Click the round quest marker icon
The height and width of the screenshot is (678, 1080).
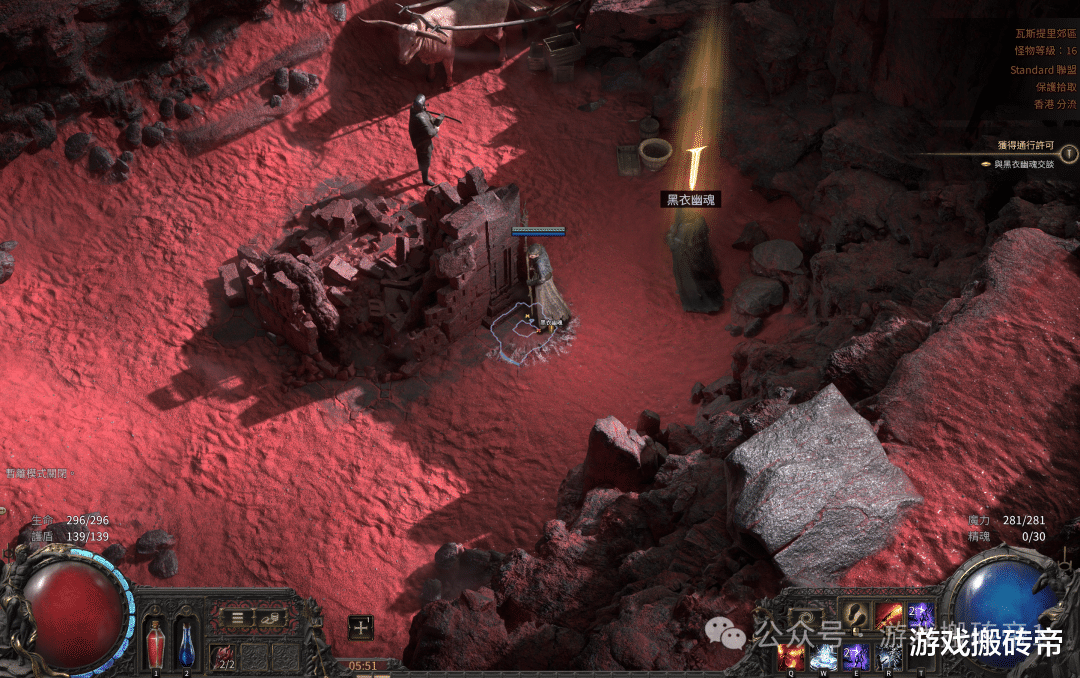(1069, 154)
